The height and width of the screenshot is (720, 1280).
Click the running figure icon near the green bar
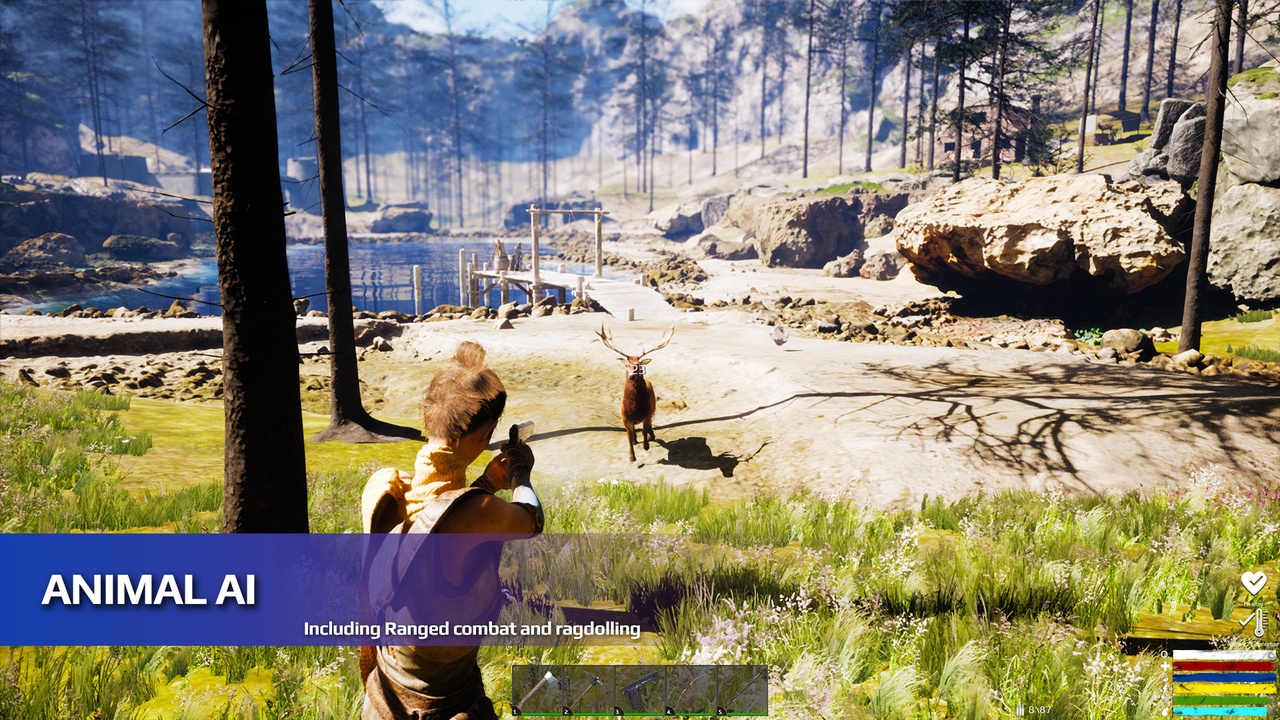[x=1164, y=701]
